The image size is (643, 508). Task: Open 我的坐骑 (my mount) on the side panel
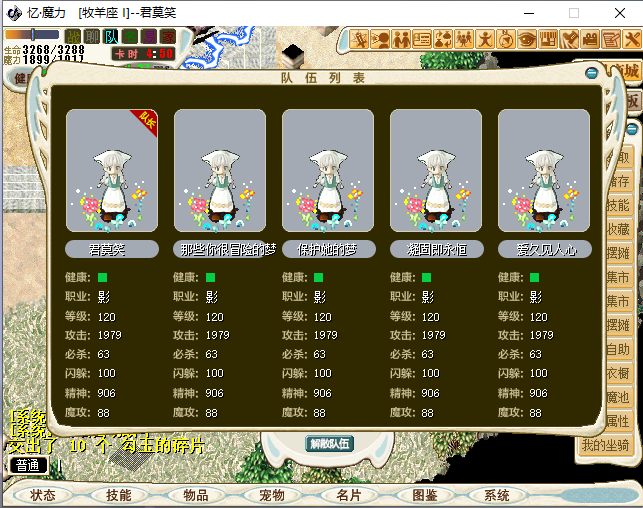(607, 445)
